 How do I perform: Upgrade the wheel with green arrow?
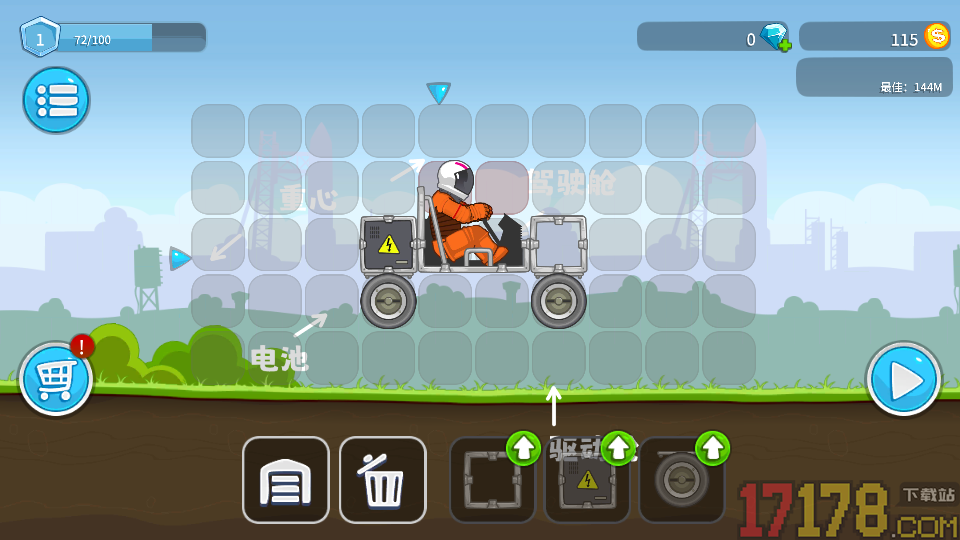[x=712, y=448]
